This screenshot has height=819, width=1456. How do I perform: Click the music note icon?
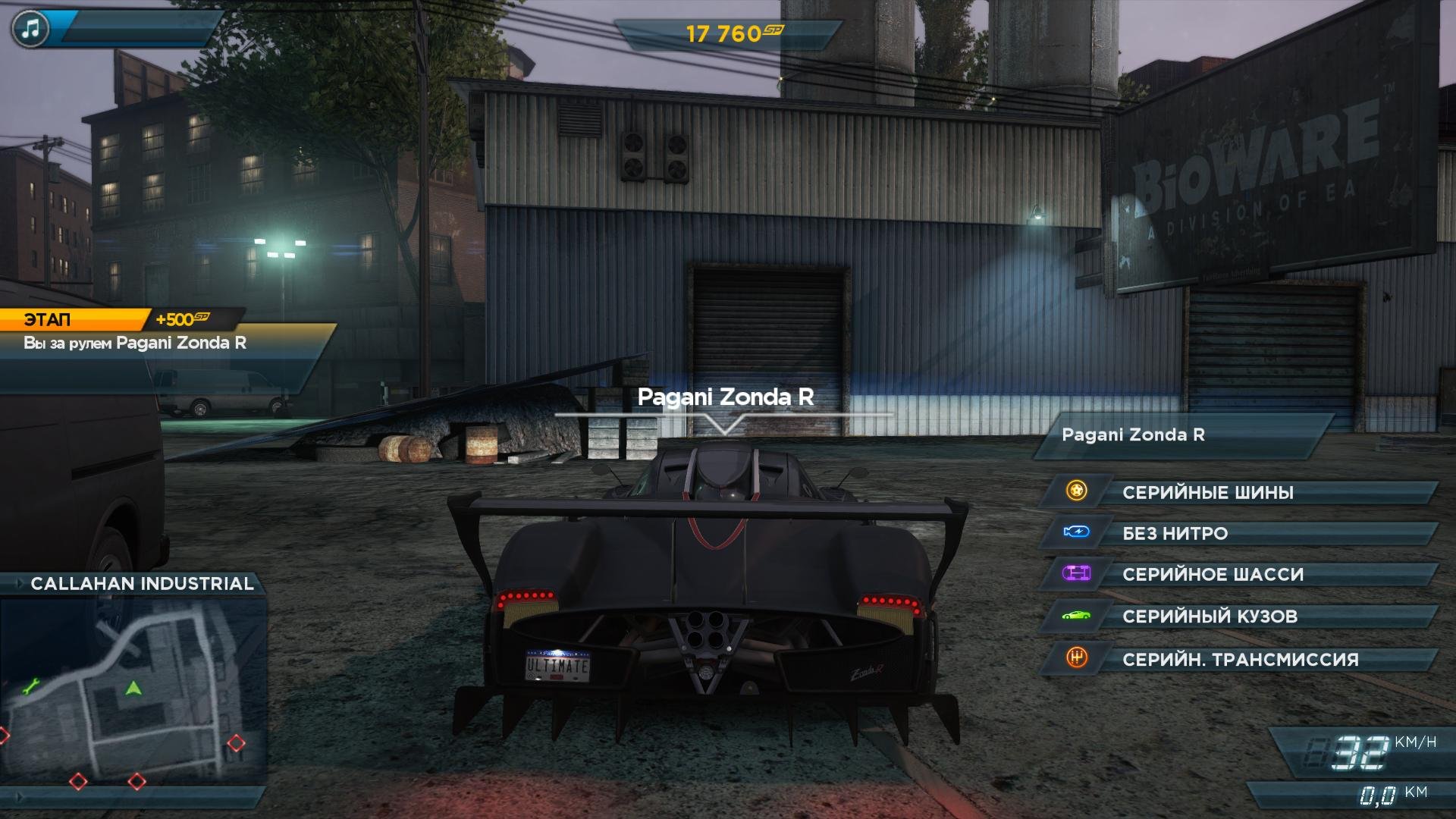coord(30,30)
